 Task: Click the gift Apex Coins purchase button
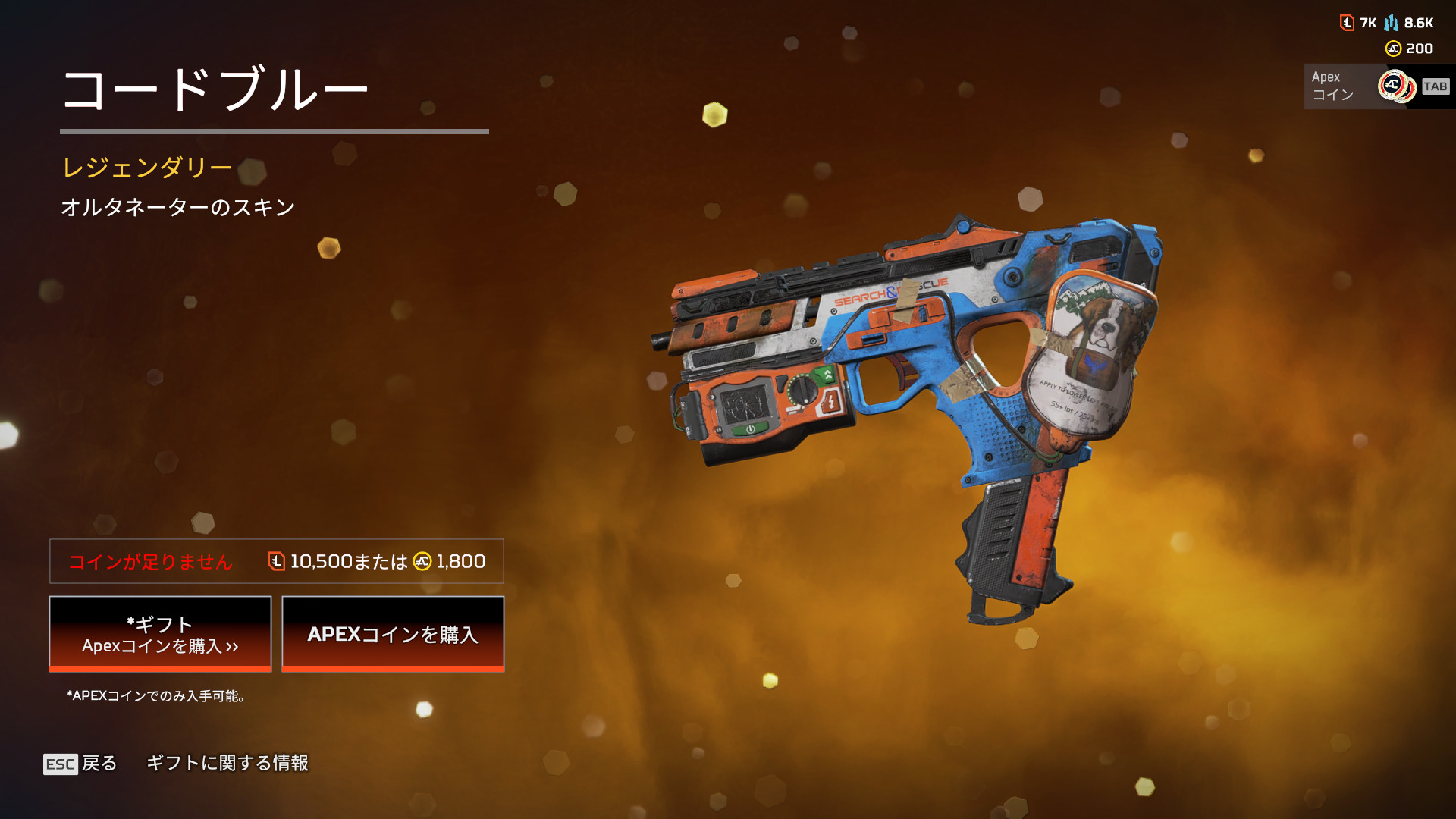click(x=160, y=634)
